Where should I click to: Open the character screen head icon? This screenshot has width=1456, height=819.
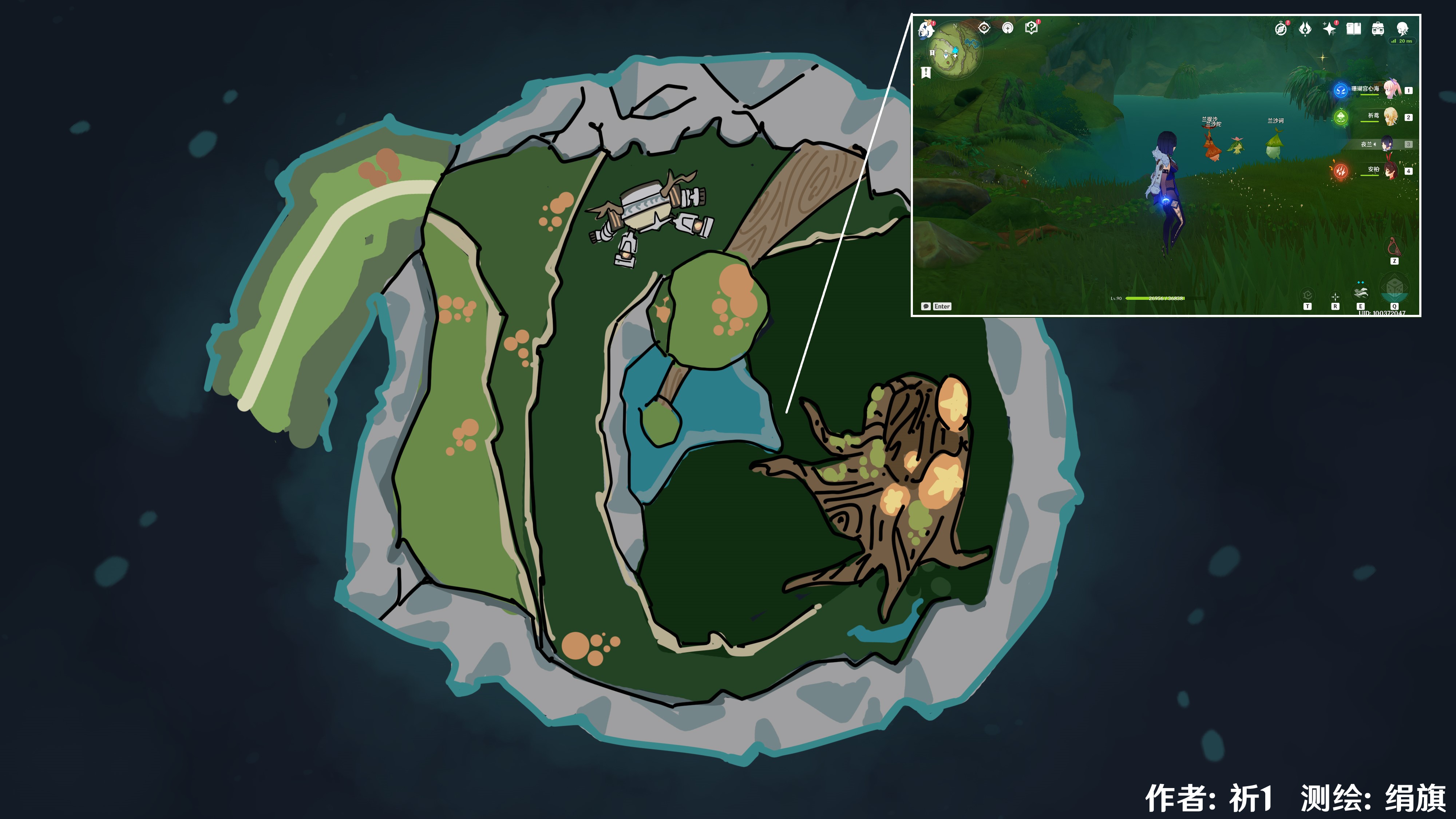pos(1402,28)
